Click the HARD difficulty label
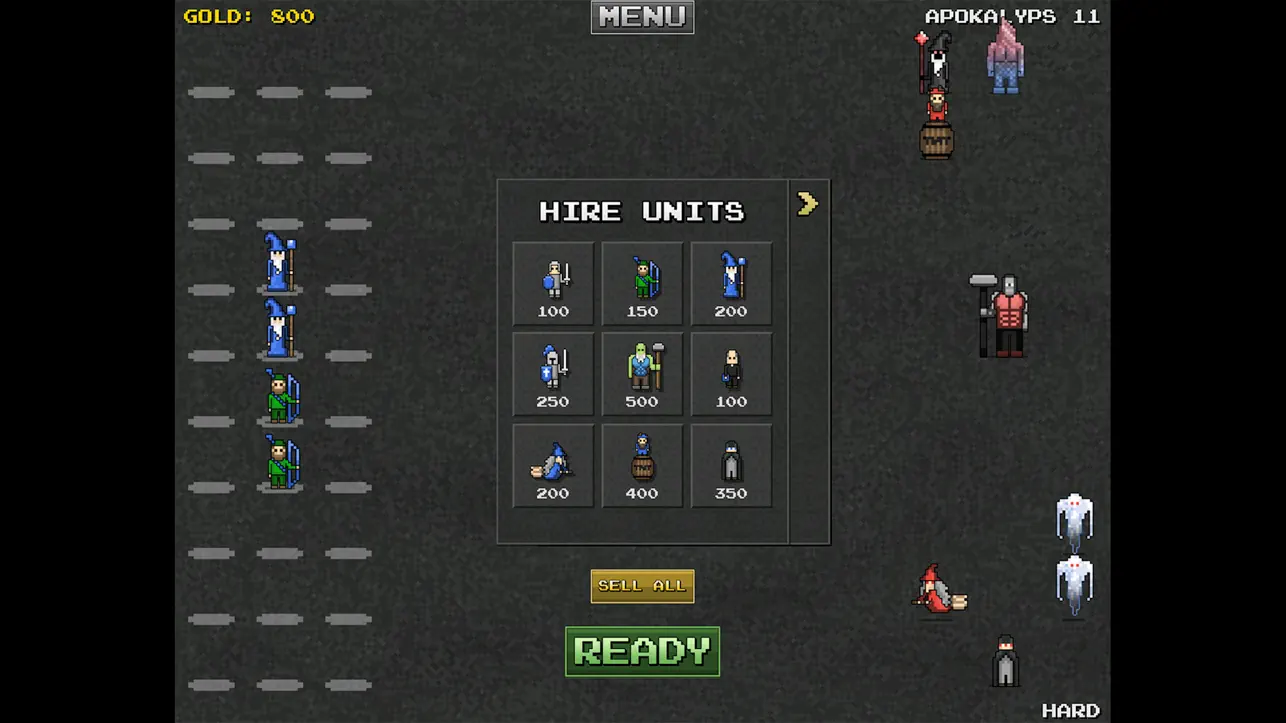 (x=1072, y=709)
